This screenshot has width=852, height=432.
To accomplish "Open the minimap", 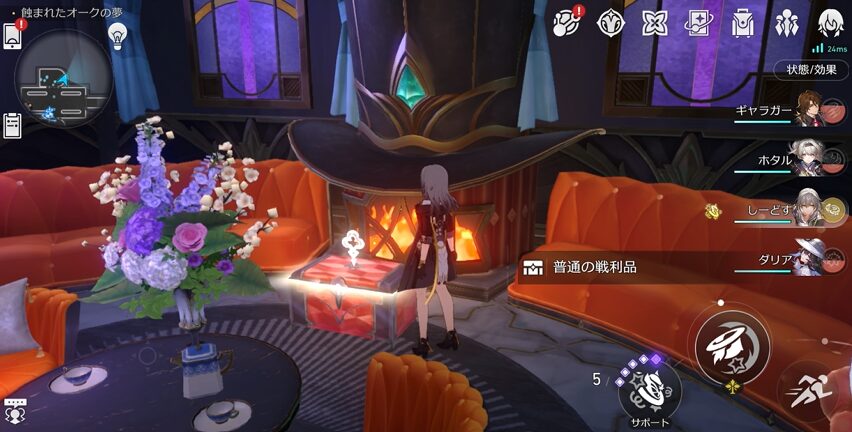I will pos(63,78).
